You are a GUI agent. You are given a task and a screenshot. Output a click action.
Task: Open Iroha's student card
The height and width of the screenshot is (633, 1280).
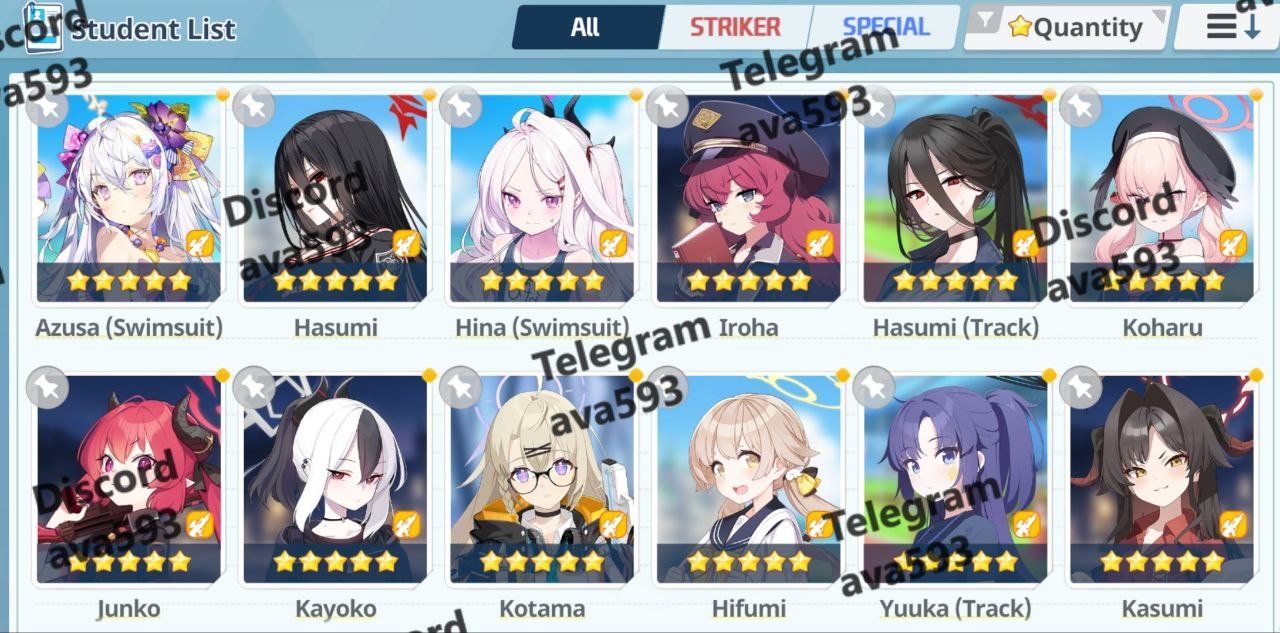[x=749, y=198]
